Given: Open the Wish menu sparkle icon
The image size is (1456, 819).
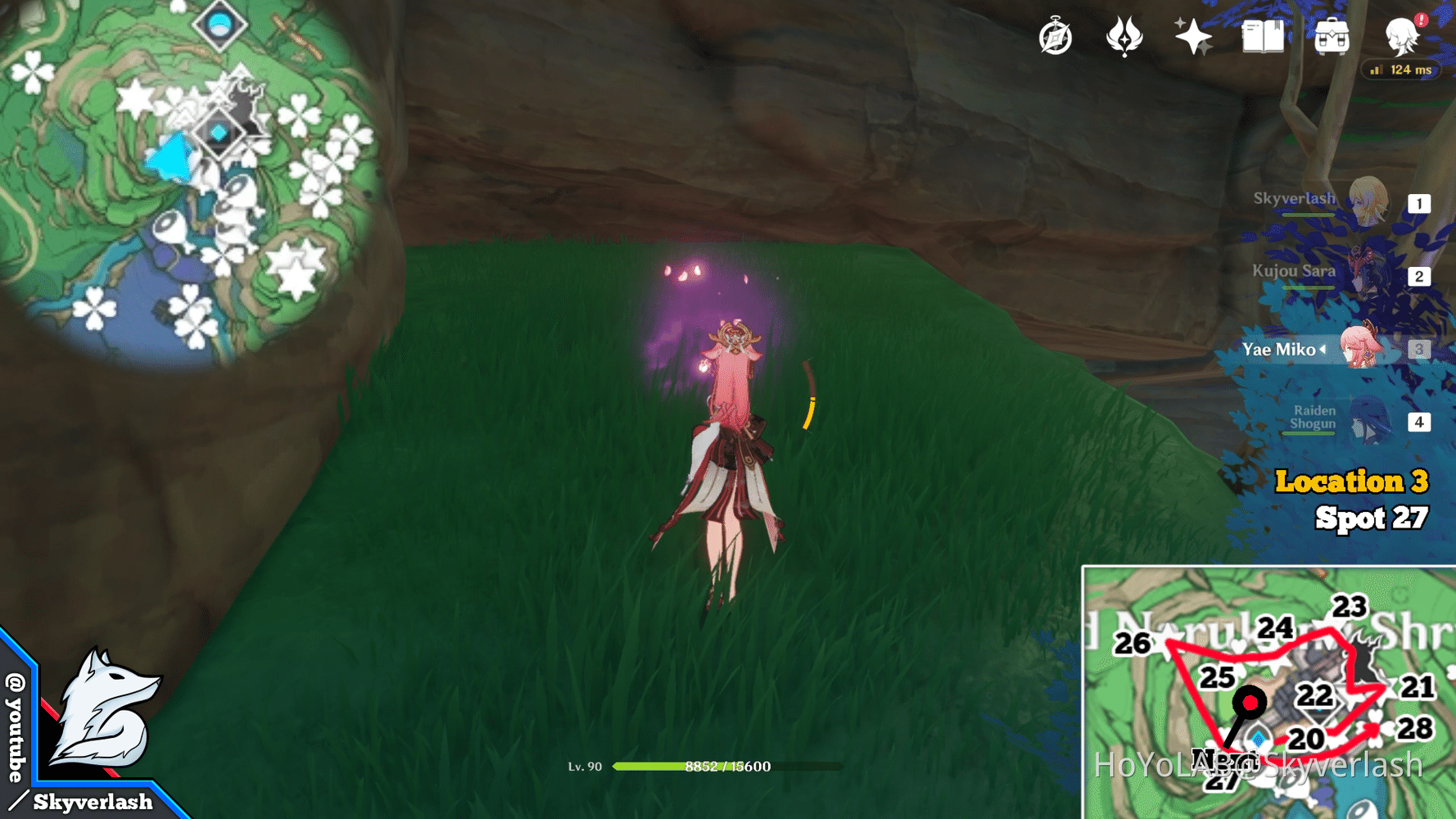Looking at the screenshot, I should [x=1191, y=36].
